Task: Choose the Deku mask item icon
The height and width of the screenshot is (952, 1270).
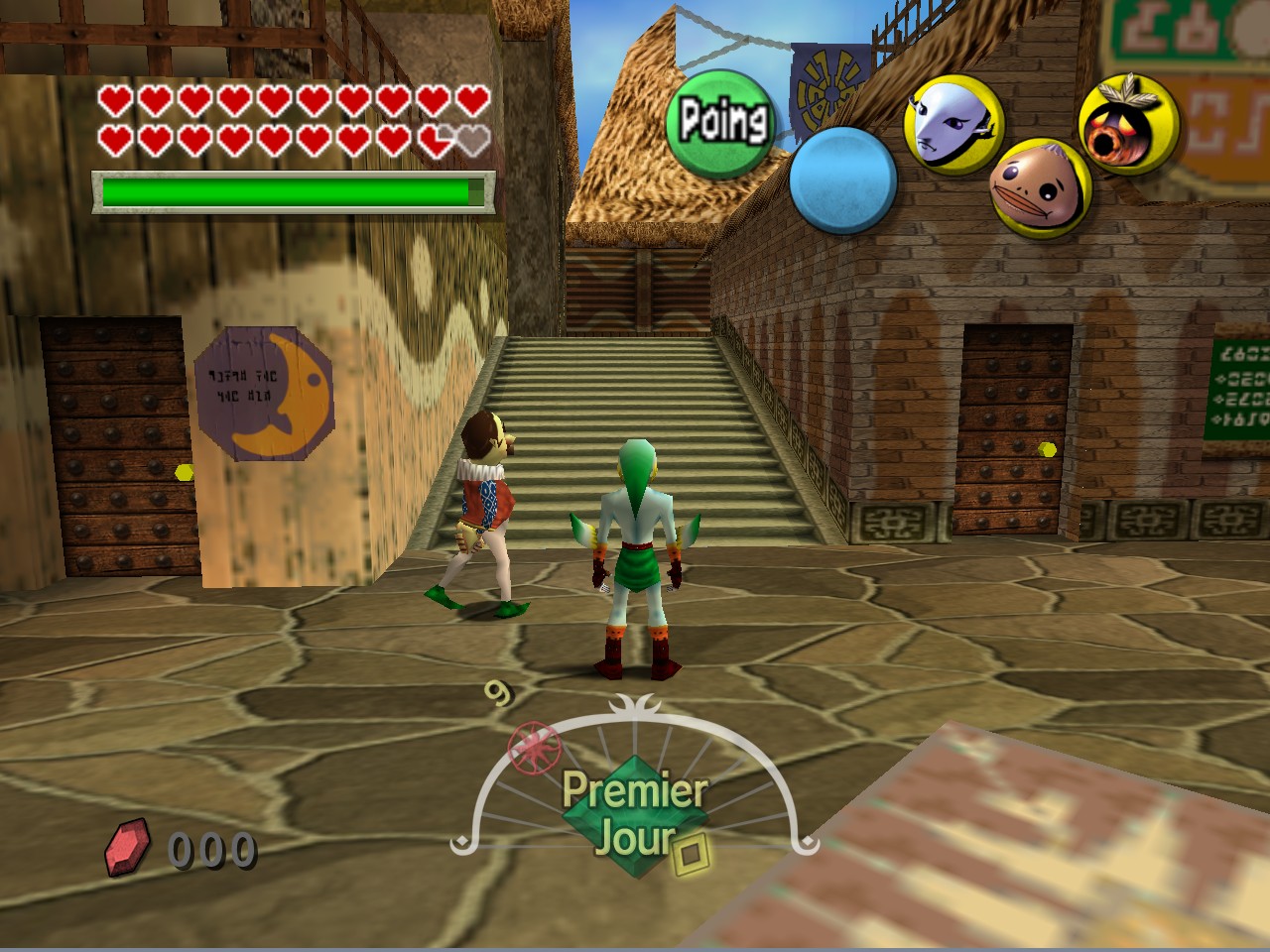Action: point(1127,124)
